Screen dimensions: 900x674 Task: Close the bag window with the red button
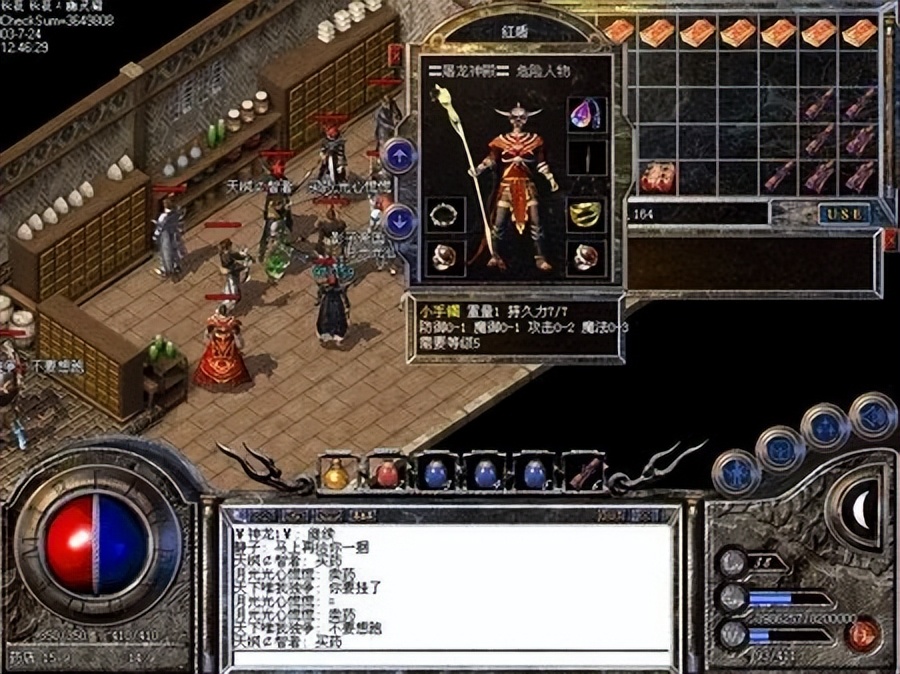pyautogui.click(x=891, y=238)
